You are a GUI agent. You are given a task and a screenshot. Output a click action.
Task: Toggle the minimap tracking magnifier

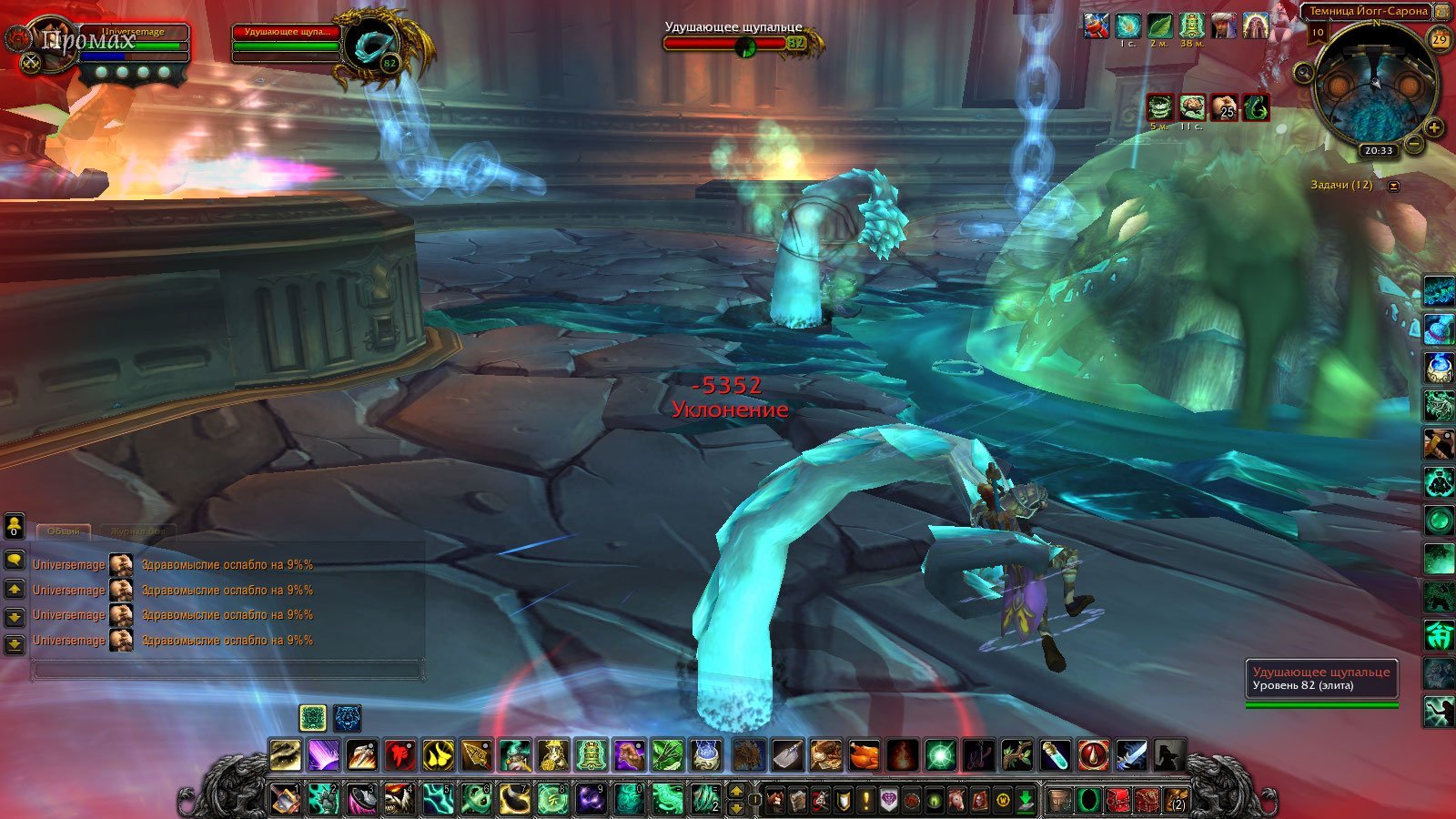pos(1305,73)
